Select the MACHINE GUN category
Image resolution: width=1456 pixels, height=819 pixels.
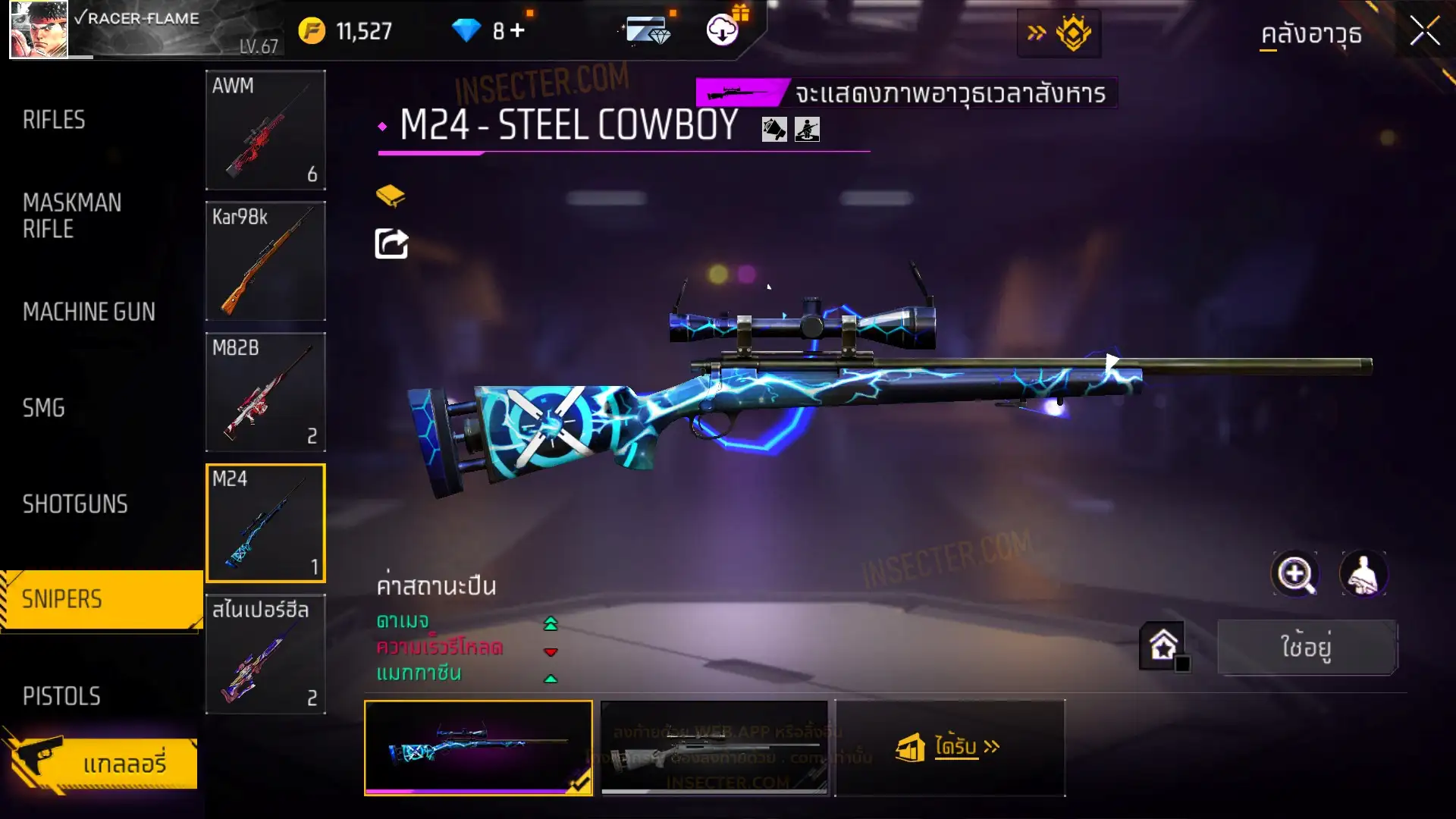(89, 312)
